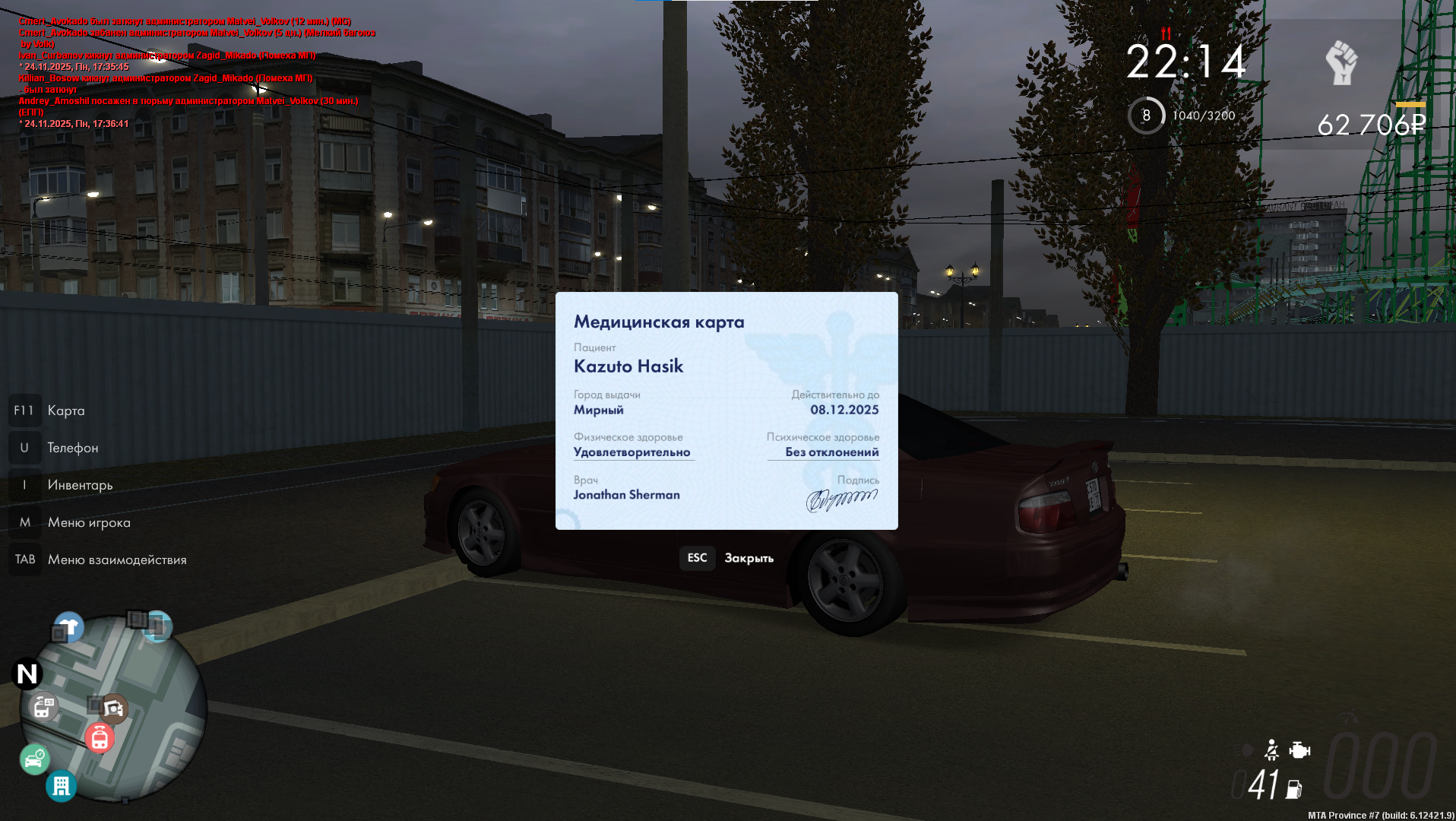Select the brown car marker on minimap

[x=113, y=708]
